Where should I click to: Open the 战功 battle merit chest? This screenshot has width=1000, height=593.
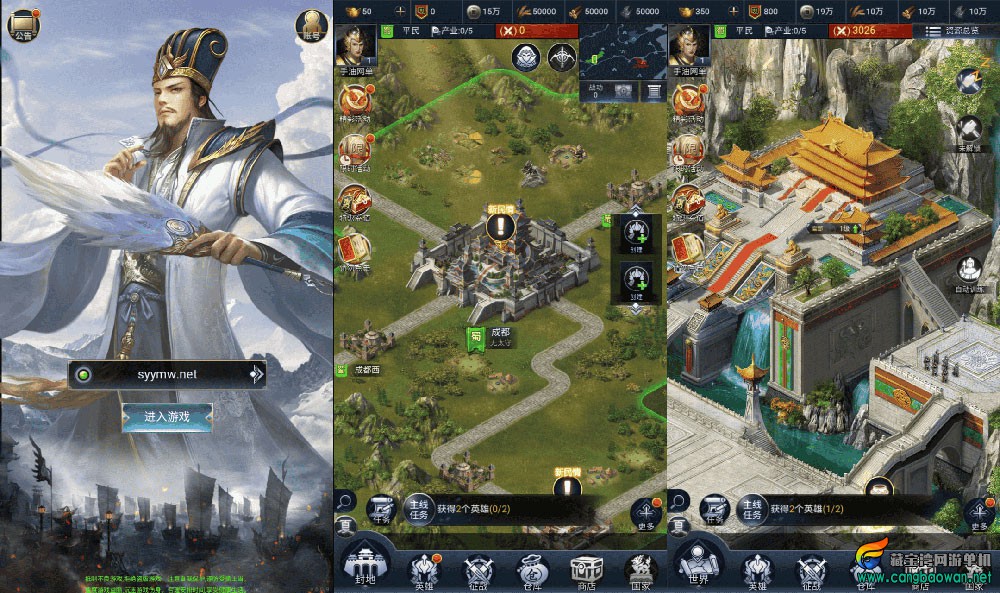point(624,91)
